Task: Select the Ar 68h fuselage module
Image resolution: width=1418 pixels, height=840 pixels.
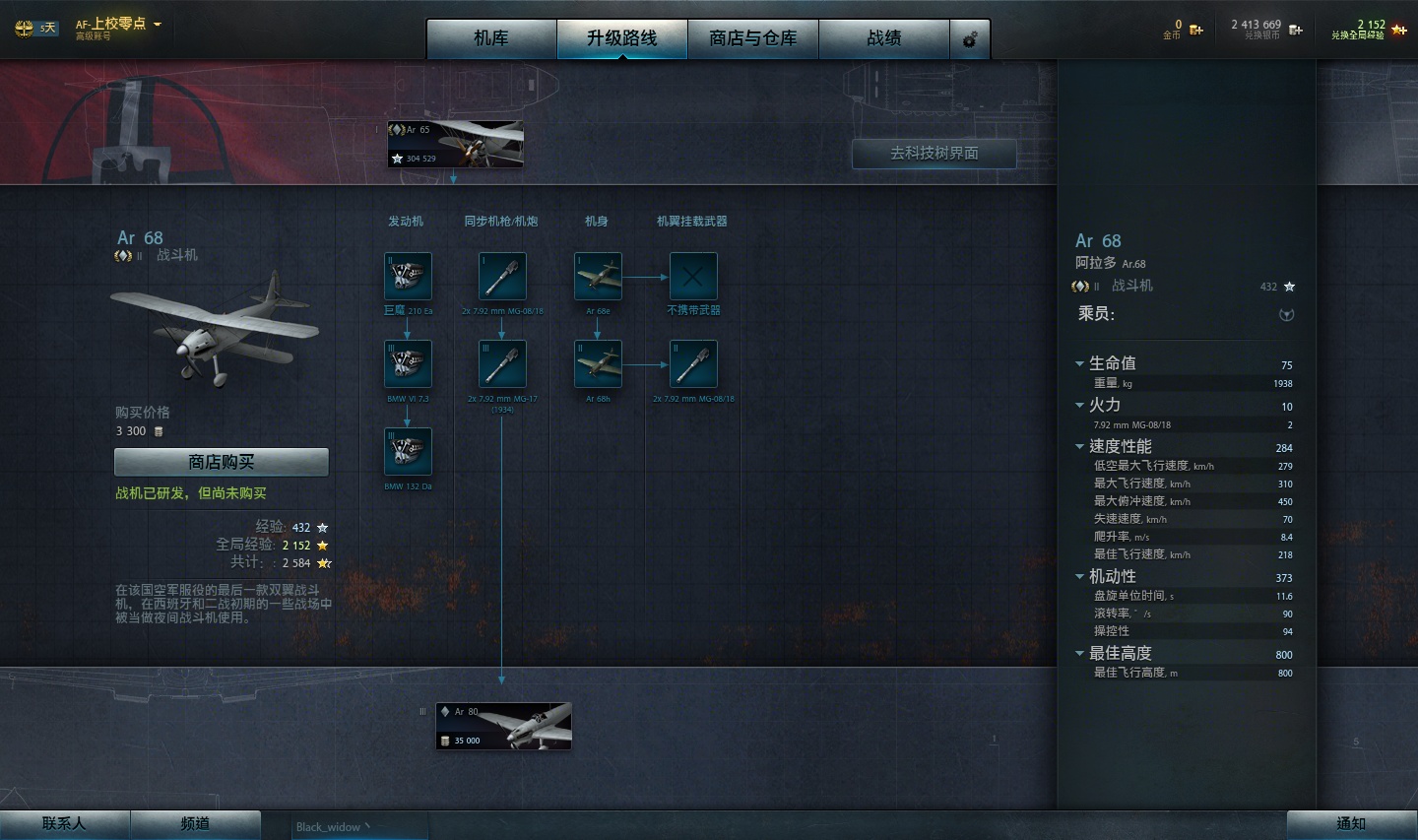Action: [598, 363]
